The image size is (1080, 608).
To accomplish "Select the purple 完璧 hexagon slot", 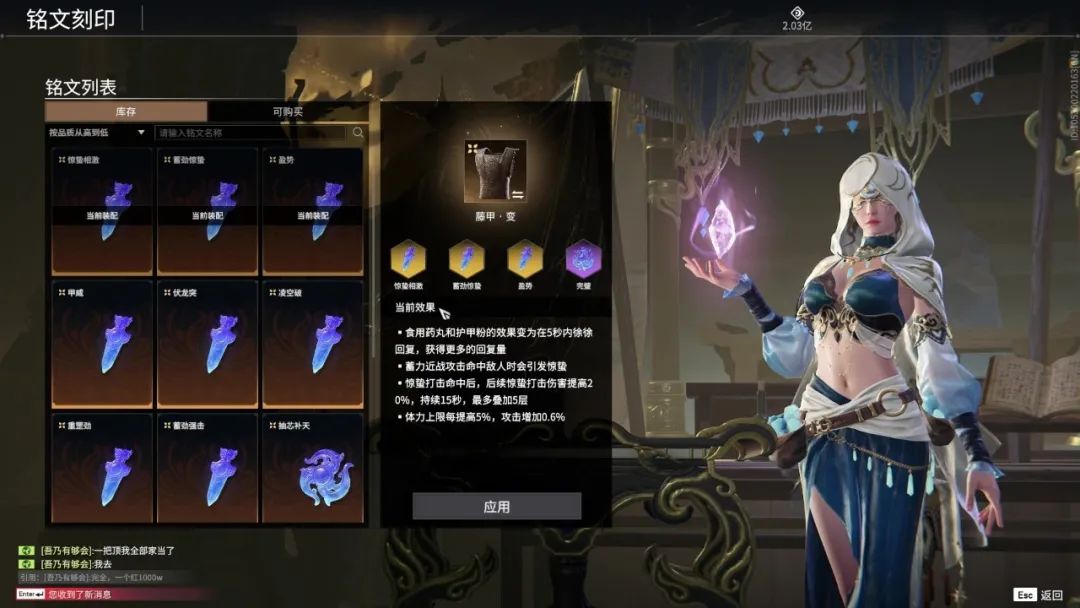I will tap(583, 258).
